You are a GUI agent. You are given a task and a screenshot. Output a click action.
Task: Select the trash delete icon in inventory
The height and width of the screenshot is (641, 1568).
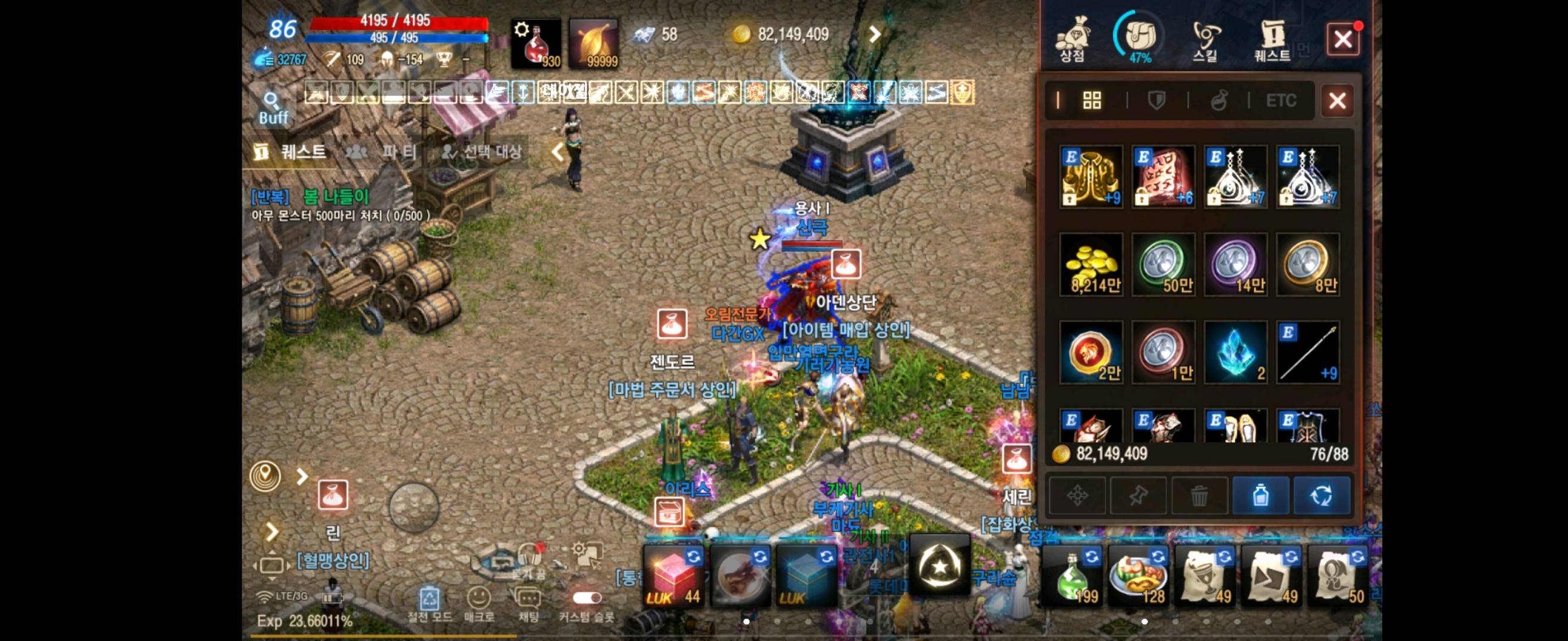[1200, 496]
